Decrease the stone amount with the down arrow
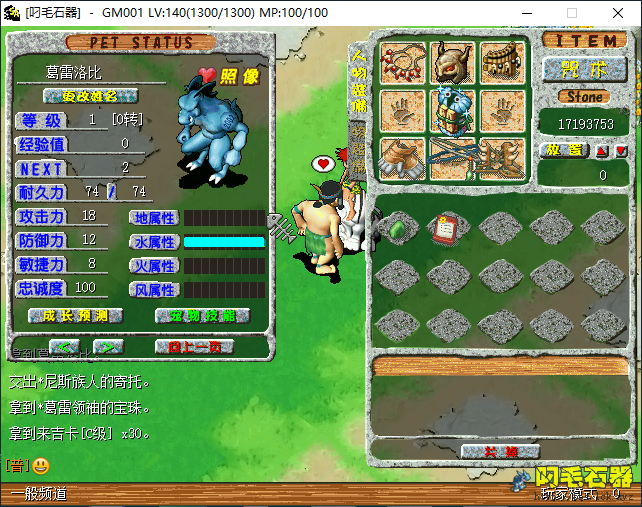The width and height of the screenshot is (642, 507). tap(621, 151)
